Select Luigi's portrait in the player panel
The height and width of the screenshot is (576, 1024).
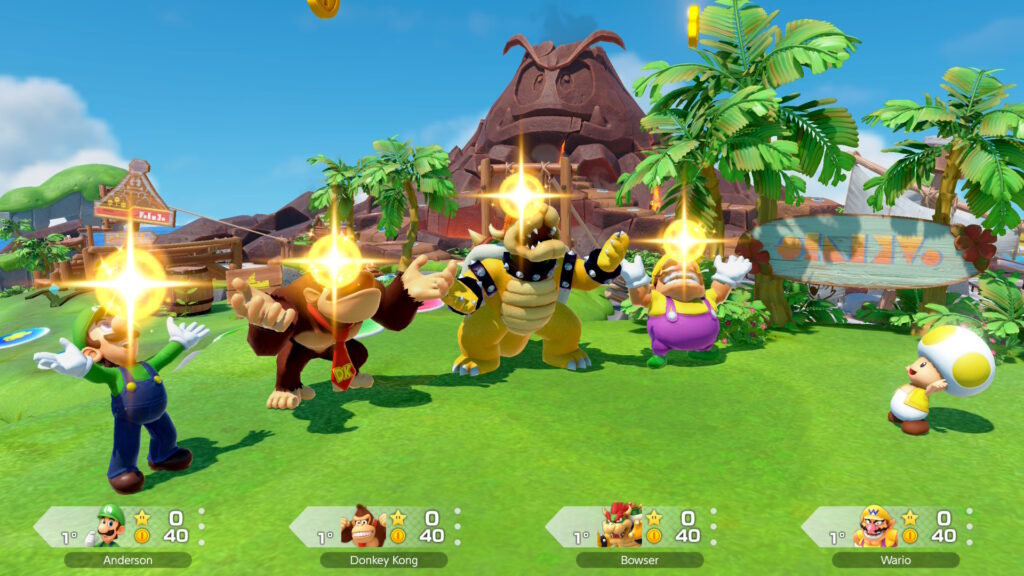(x=110, y=525)
